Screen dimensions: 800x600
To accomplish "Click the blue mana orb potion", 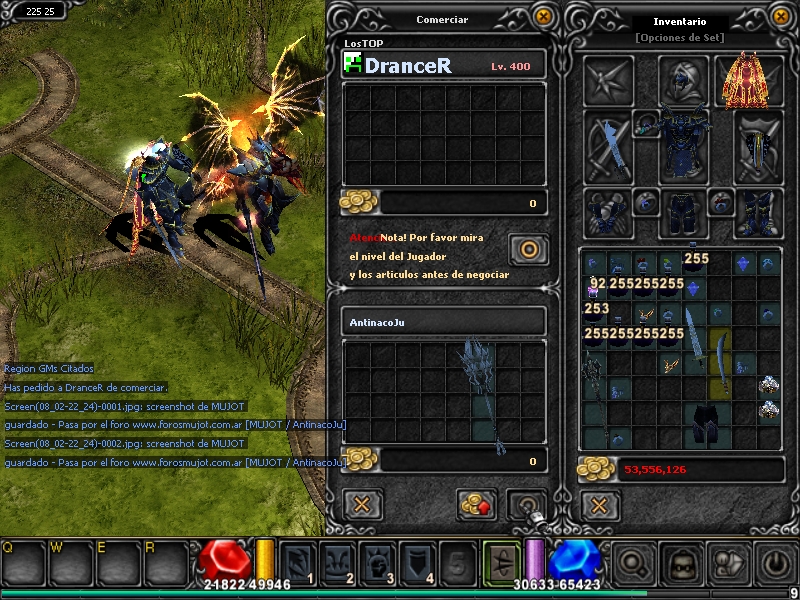I will [573, 561].
